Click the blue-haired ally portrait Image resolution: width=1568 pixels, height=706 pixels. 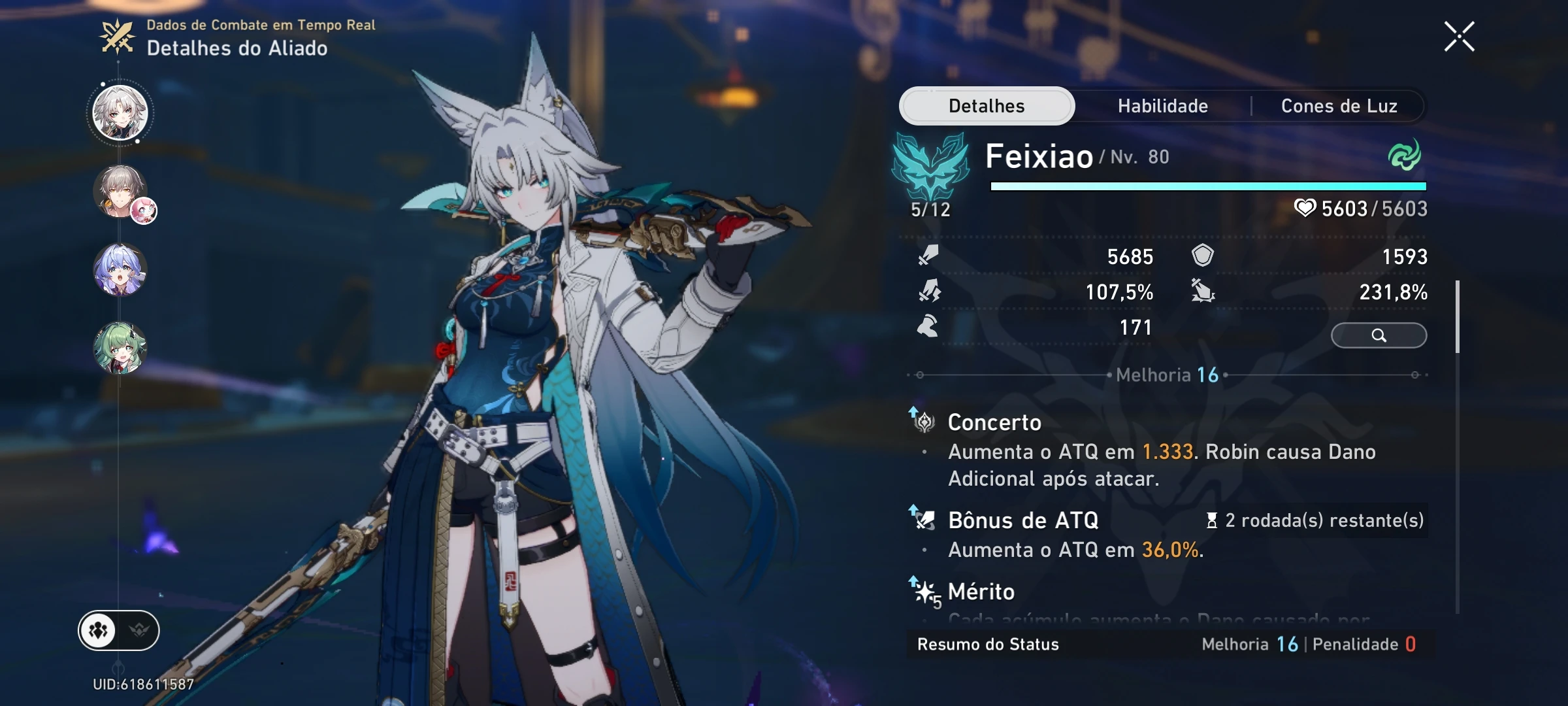click(121, 271)
